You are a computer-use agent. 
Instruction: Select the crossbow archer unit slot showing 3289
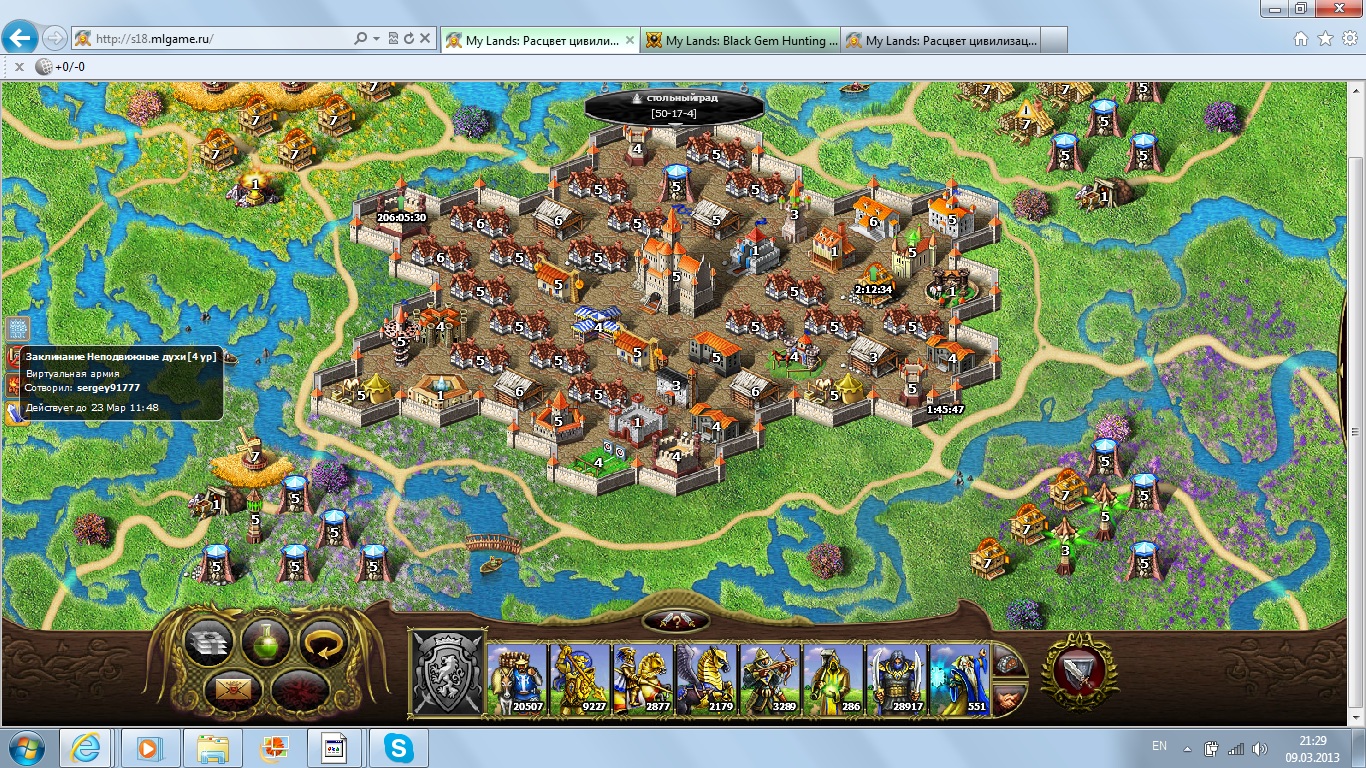(770, 680)
